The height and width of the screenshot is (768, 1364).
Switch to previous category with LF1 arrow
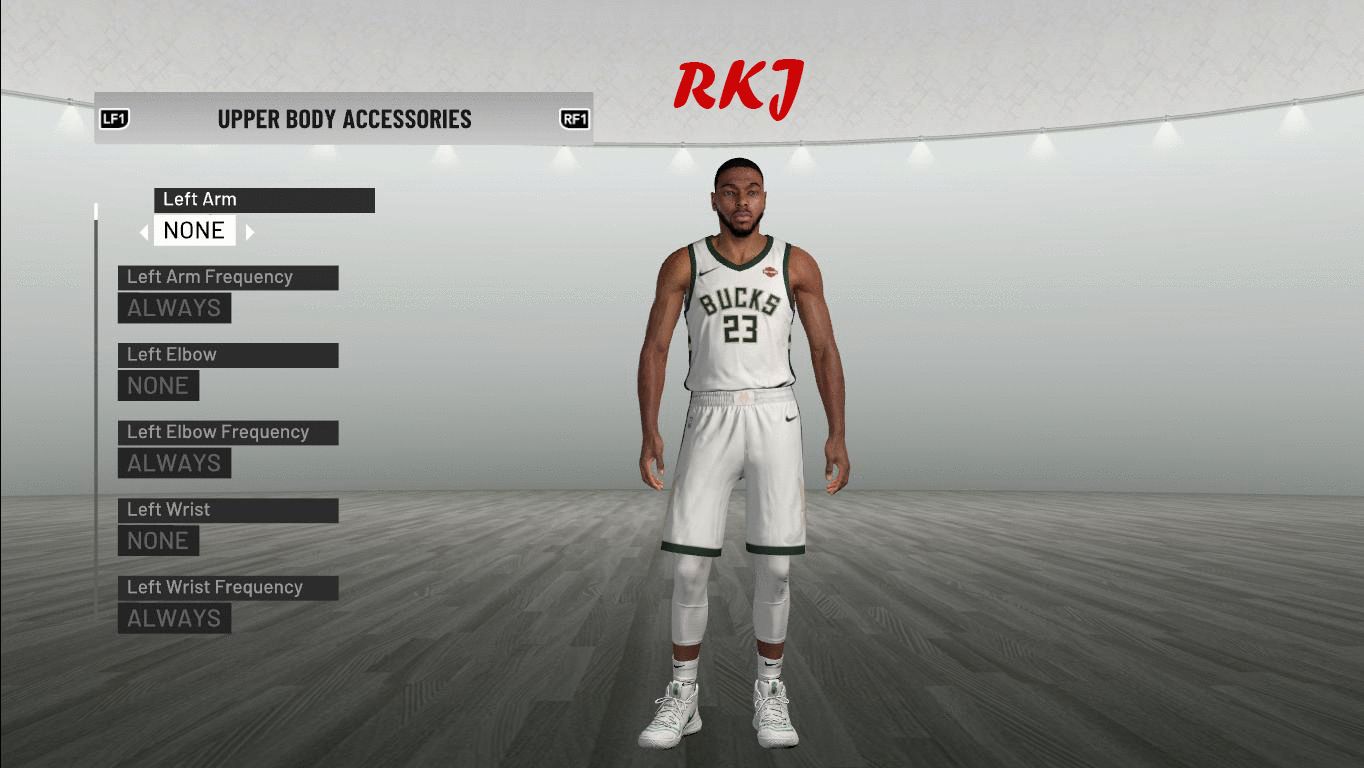pyautogui.click(x=114, y=120)
